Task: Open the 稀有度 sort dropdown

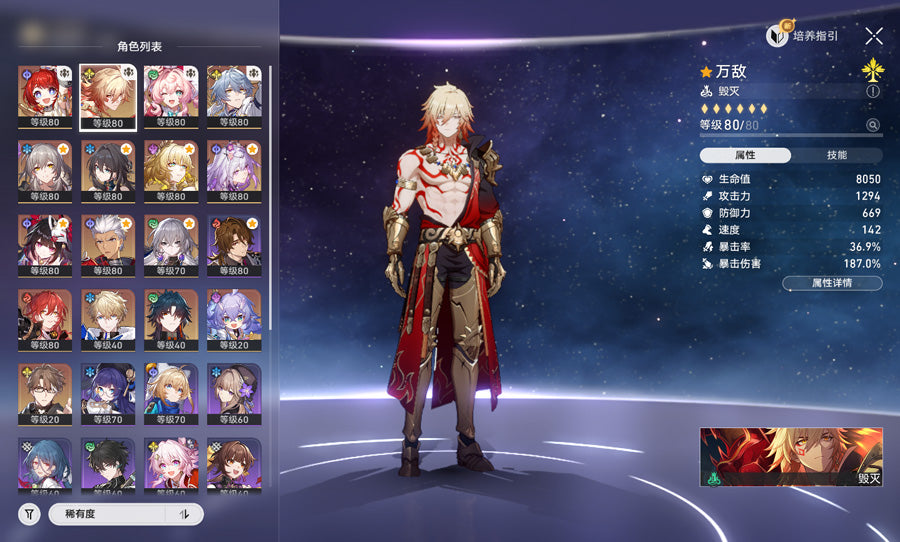Action: tap(105, 514)
